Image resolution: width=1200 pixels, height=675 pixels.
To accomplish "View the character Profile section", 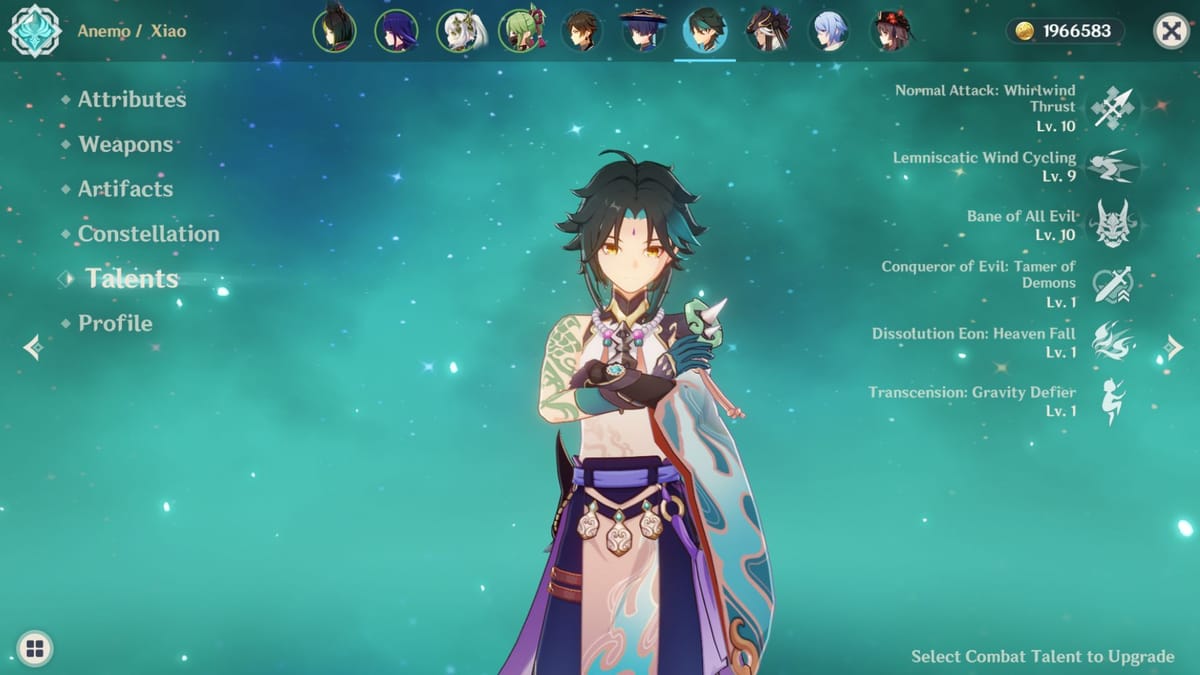I will point(115,323).
